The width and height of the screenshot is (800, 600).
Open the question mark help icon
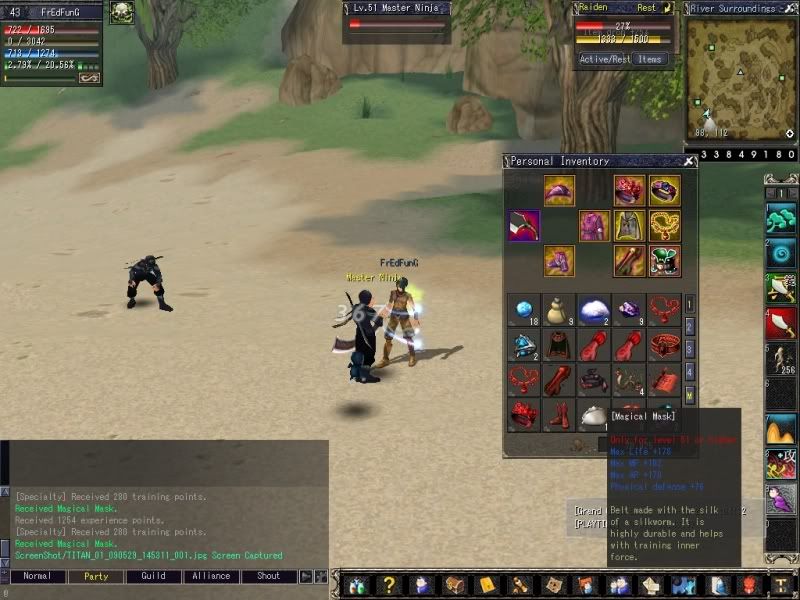[390, 586]
